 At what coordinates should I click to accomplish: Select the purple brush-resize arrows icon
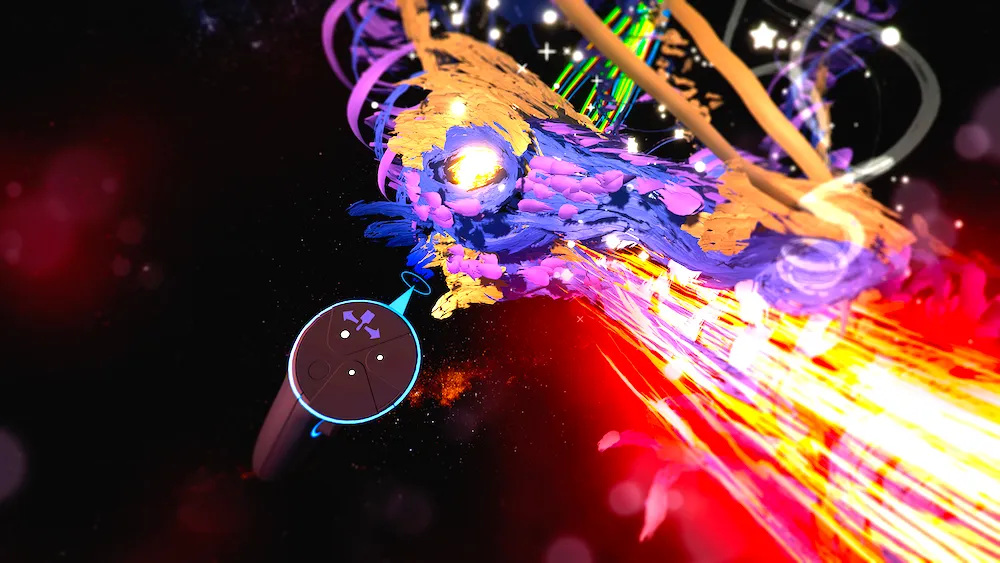(x=360, y=322)
